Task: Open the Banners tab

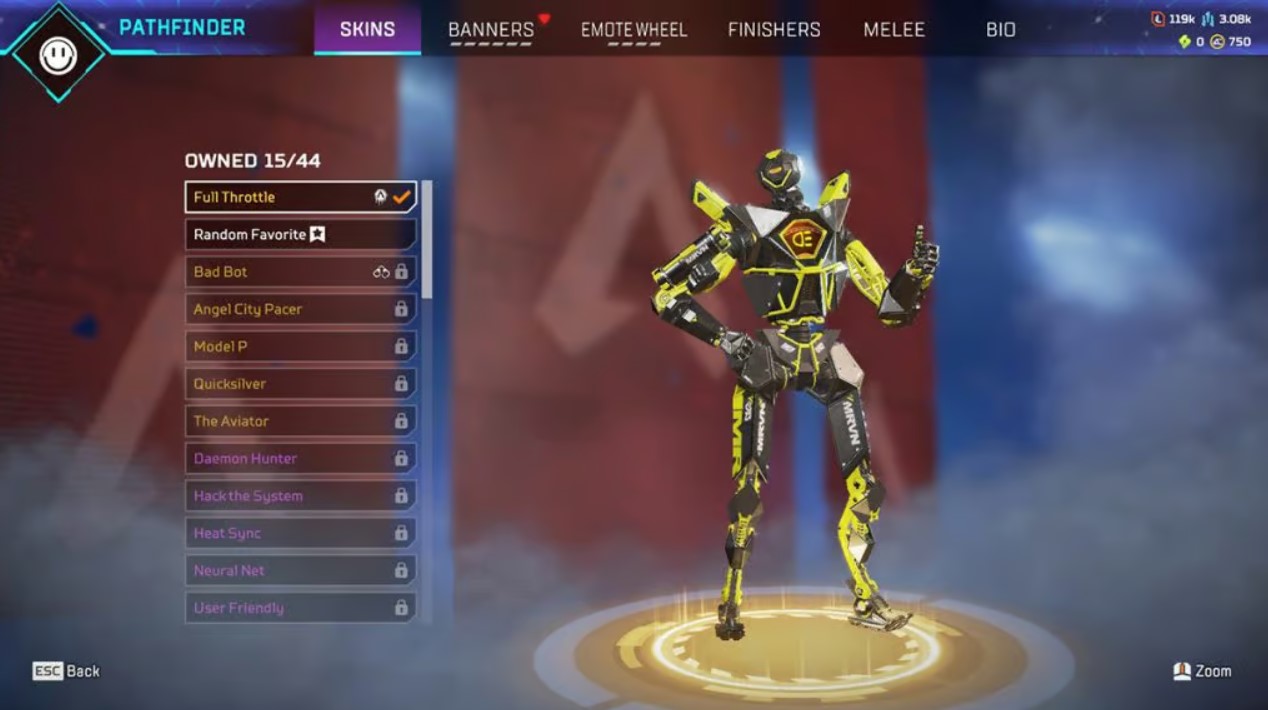Action: pos(491,29)
